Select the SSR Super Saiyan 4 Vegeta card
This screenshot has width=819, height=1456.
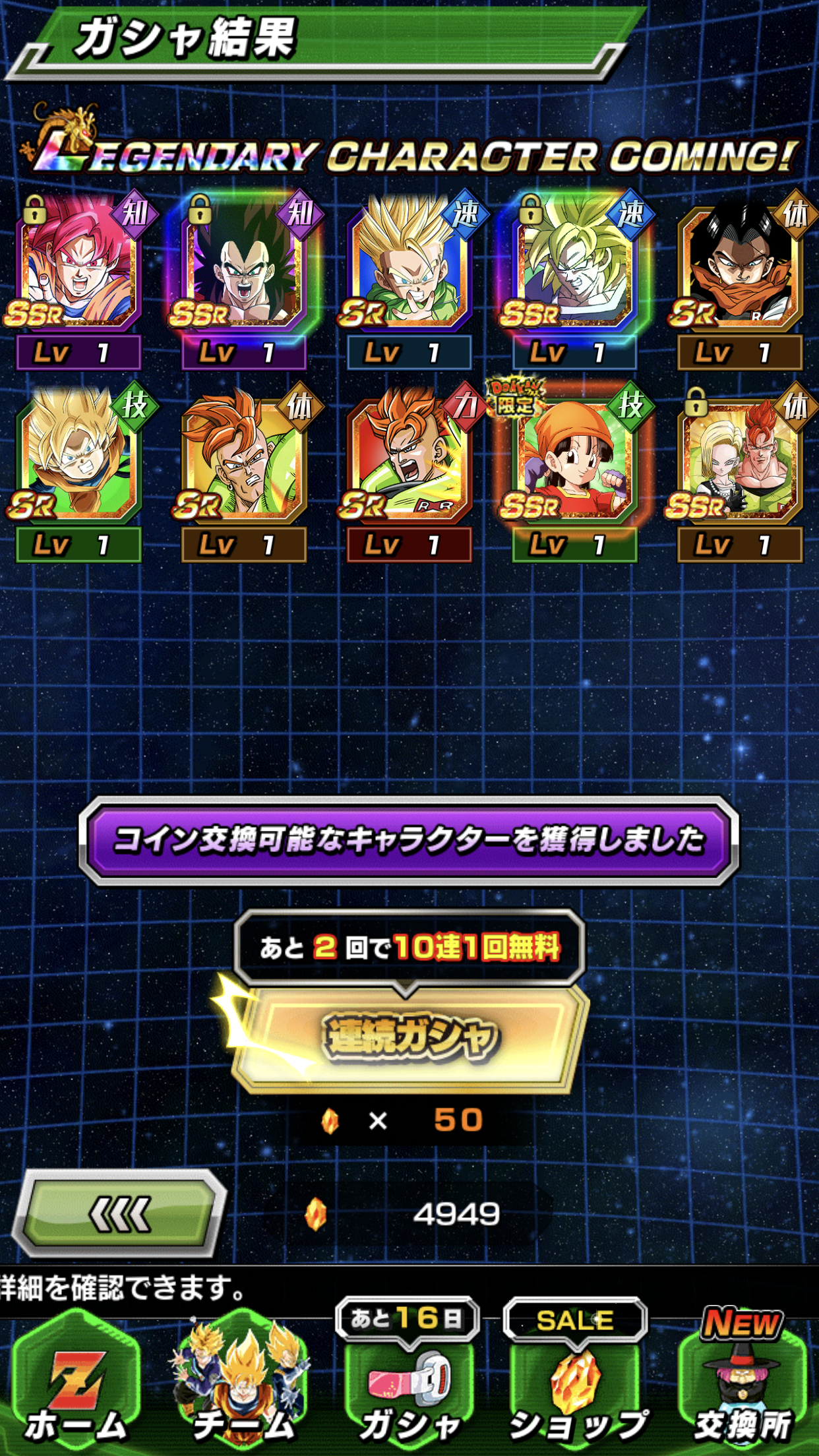(x=244, y=270)
